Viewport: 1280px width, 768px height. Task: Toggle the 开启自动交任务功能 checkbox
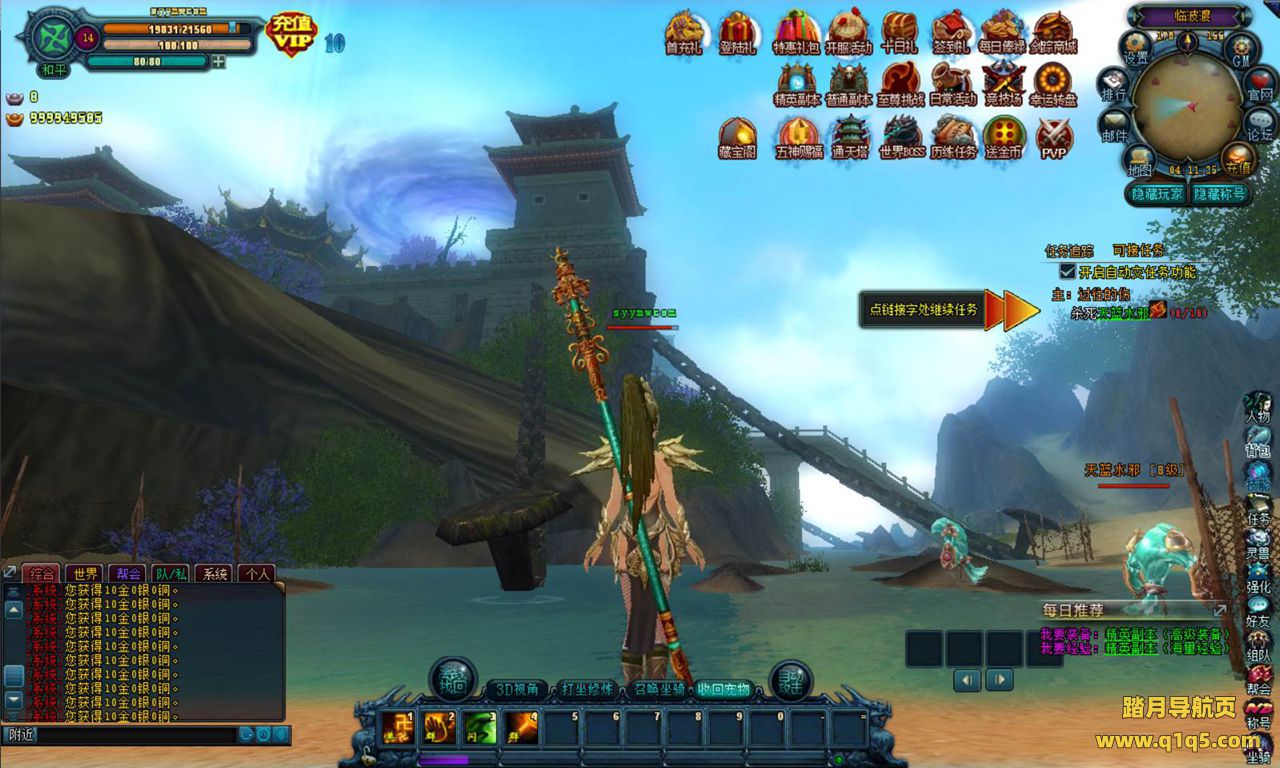coord(1067,271)
